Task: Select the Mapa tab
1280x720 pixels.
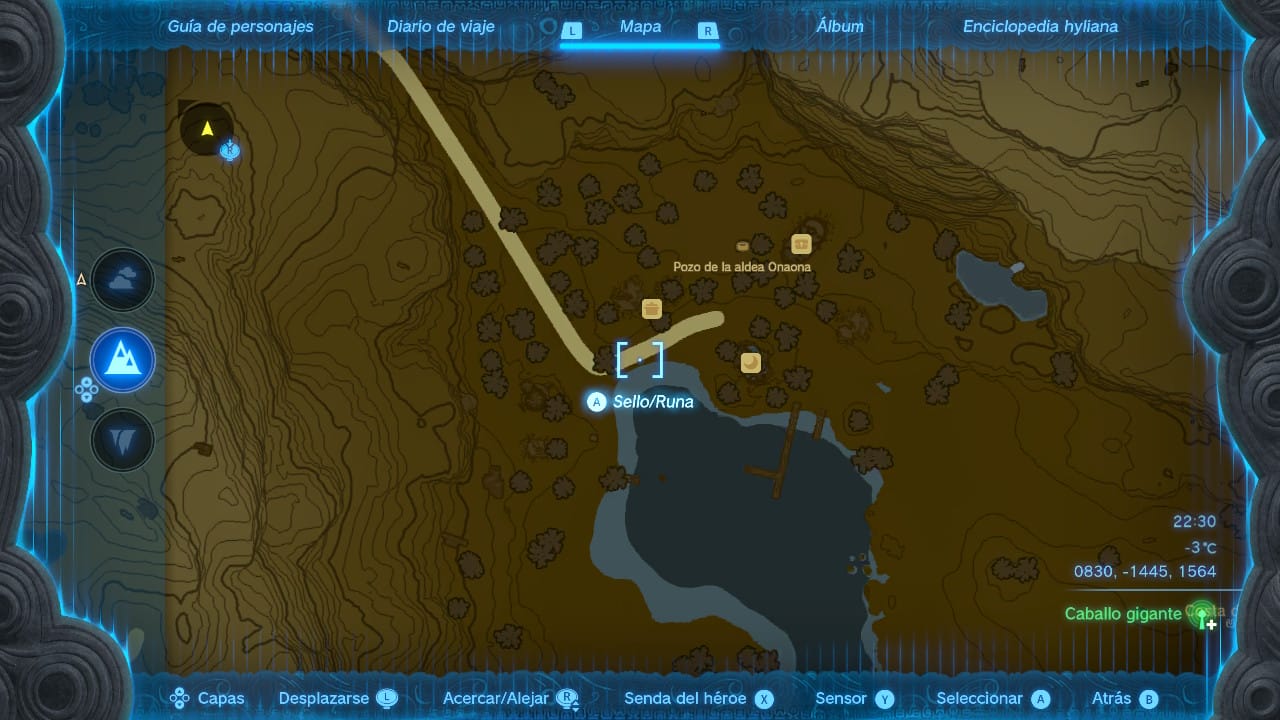Action: (x=640, y=27)
